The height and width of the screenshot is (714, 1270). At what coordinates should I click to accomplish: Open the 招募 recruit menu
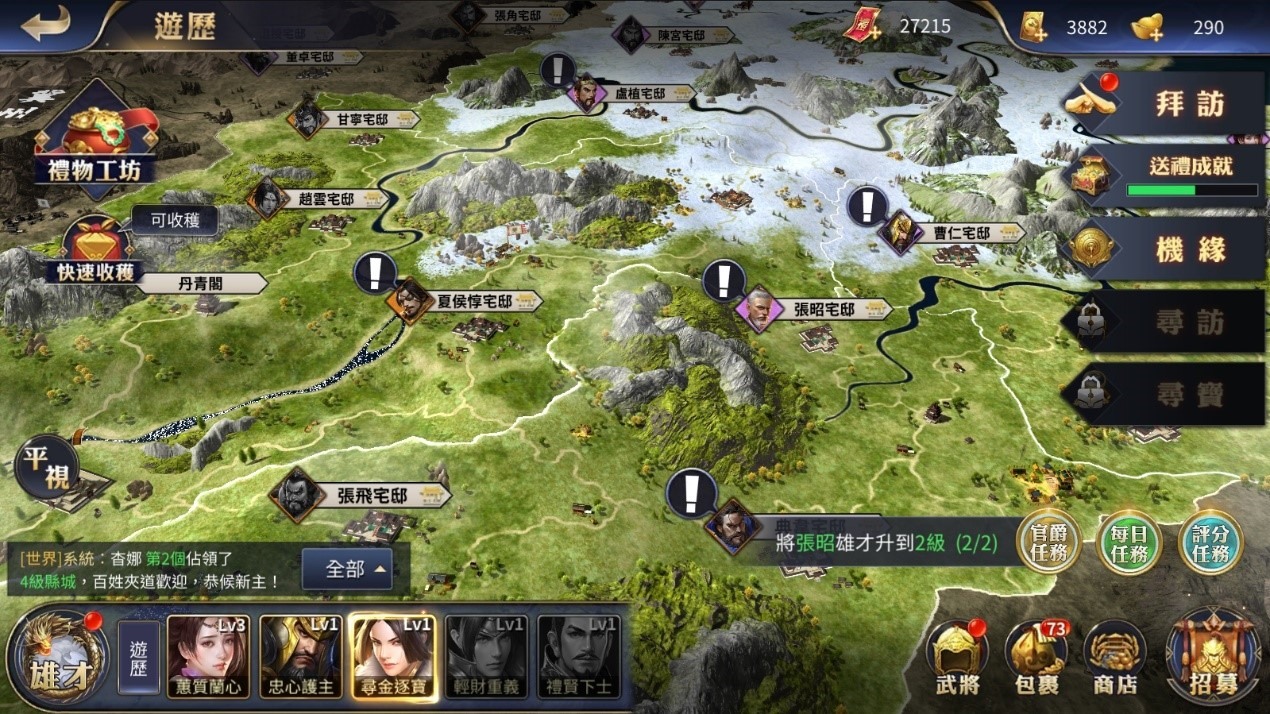point(1214,658)
